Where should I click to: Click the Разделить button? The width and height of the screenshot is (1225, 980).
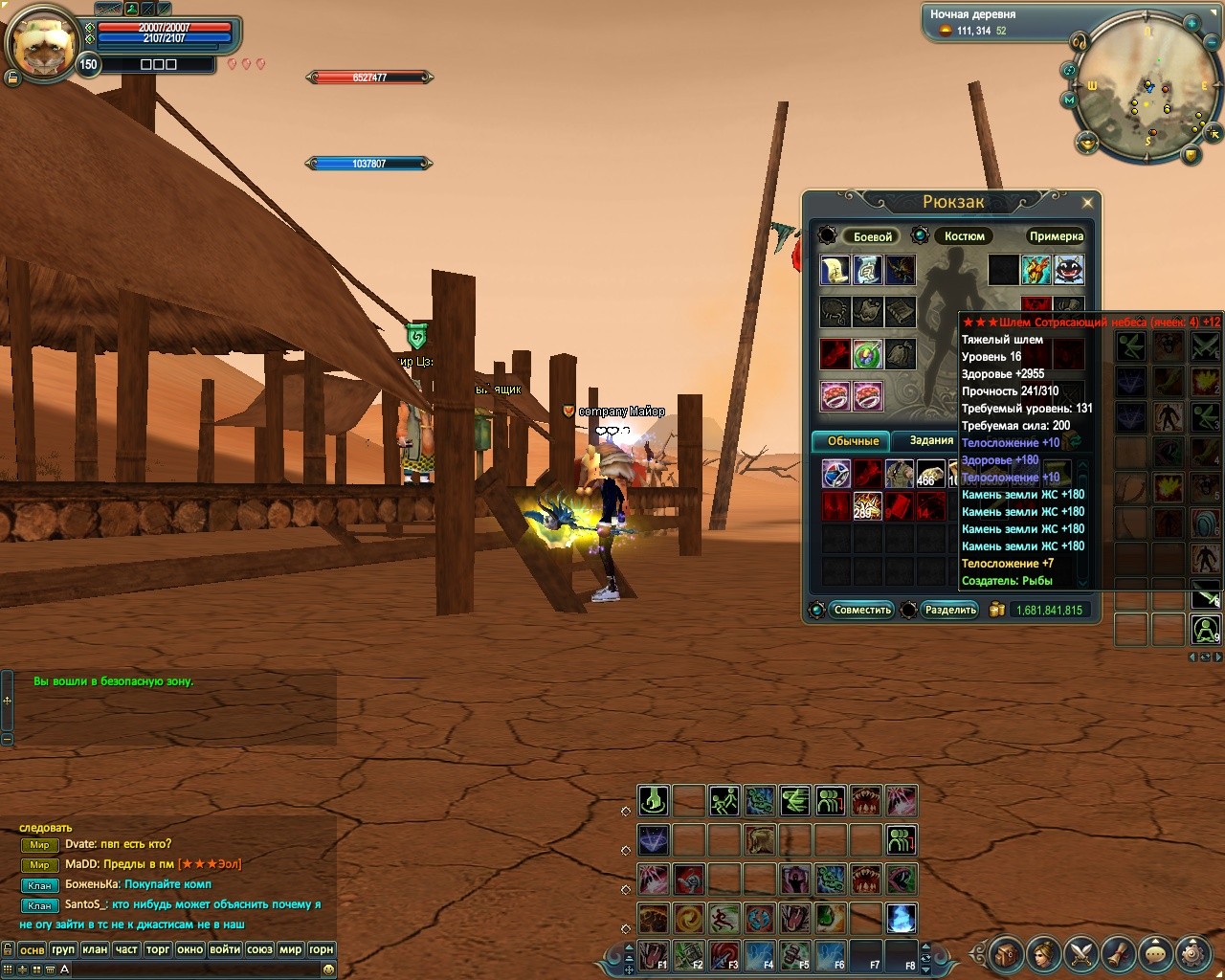(950, 610)
